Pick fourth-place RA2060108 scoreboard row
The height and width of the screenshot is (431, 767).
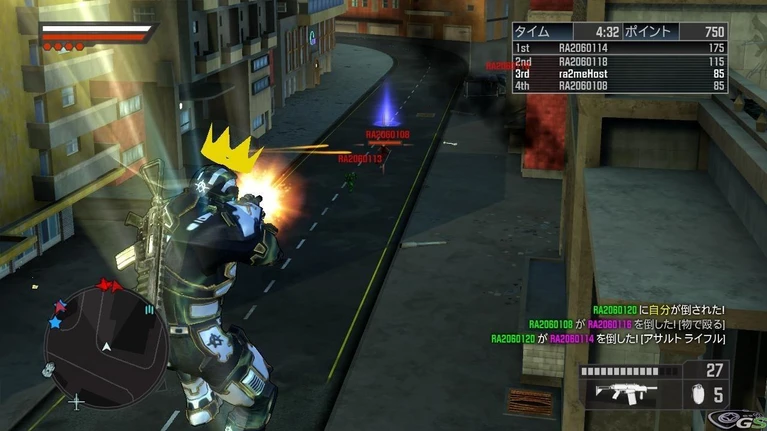point(619,87)
